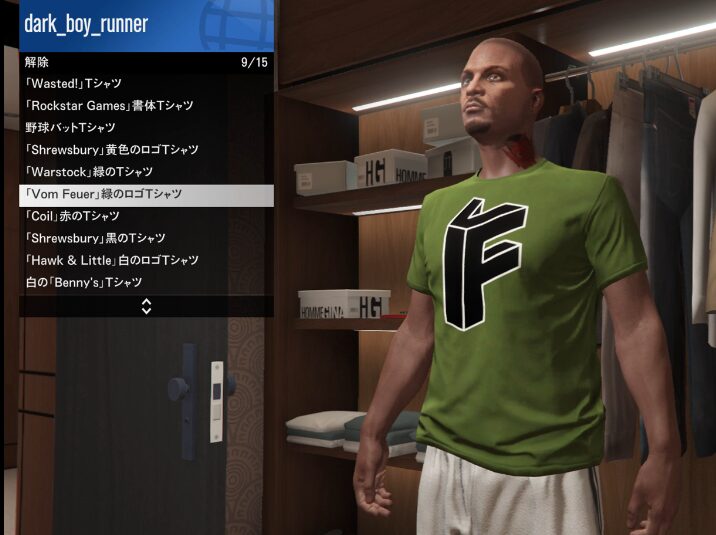Pick the 「Hawk & Little」白のロゴTシャツ entry
The height and width of the screenshot is (535, 716).
click(x=145, y=260)
